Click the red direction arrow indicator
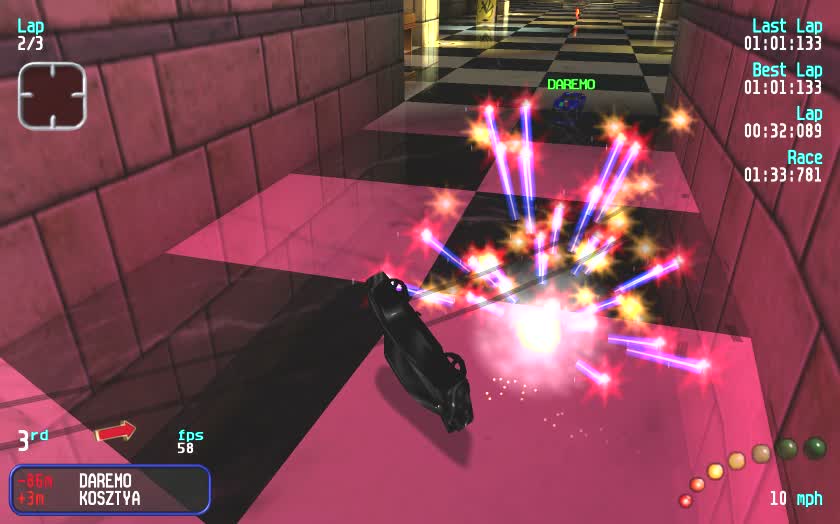Screen dimensions: 840x524 click(x=115, y=432)
